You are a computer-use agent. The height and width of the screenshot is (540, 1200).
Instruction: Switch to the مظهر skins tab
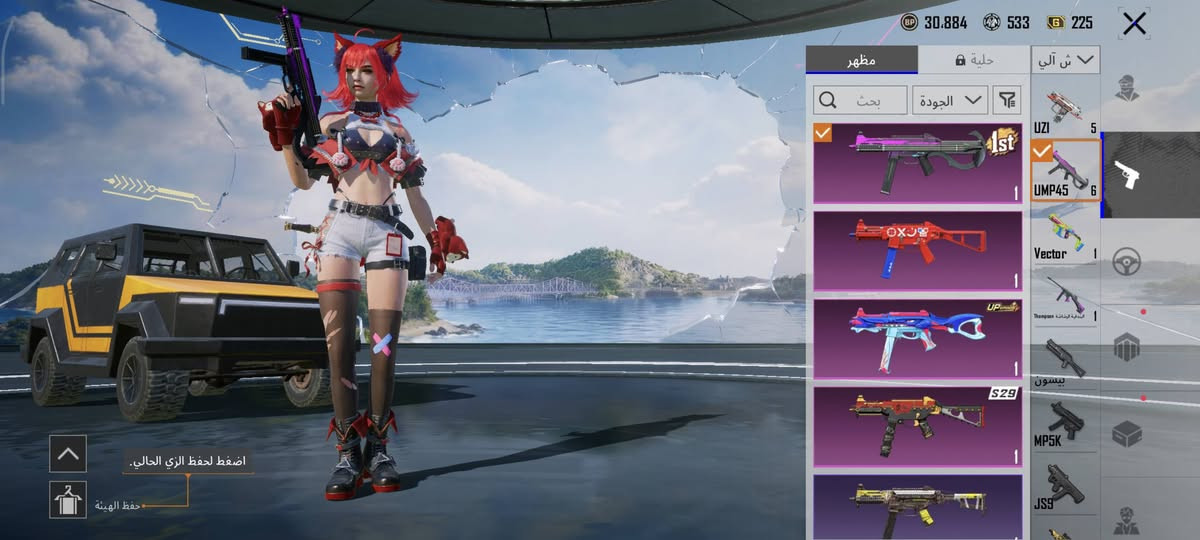[x=861, y=60]
